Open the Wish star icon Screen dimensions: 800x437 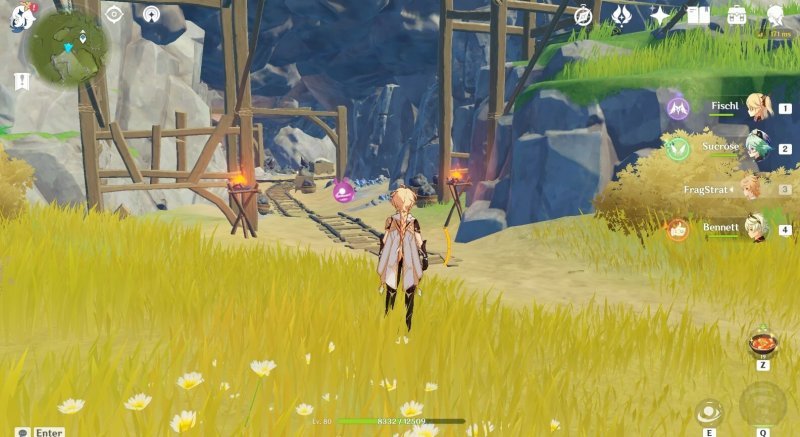(660, 15)
